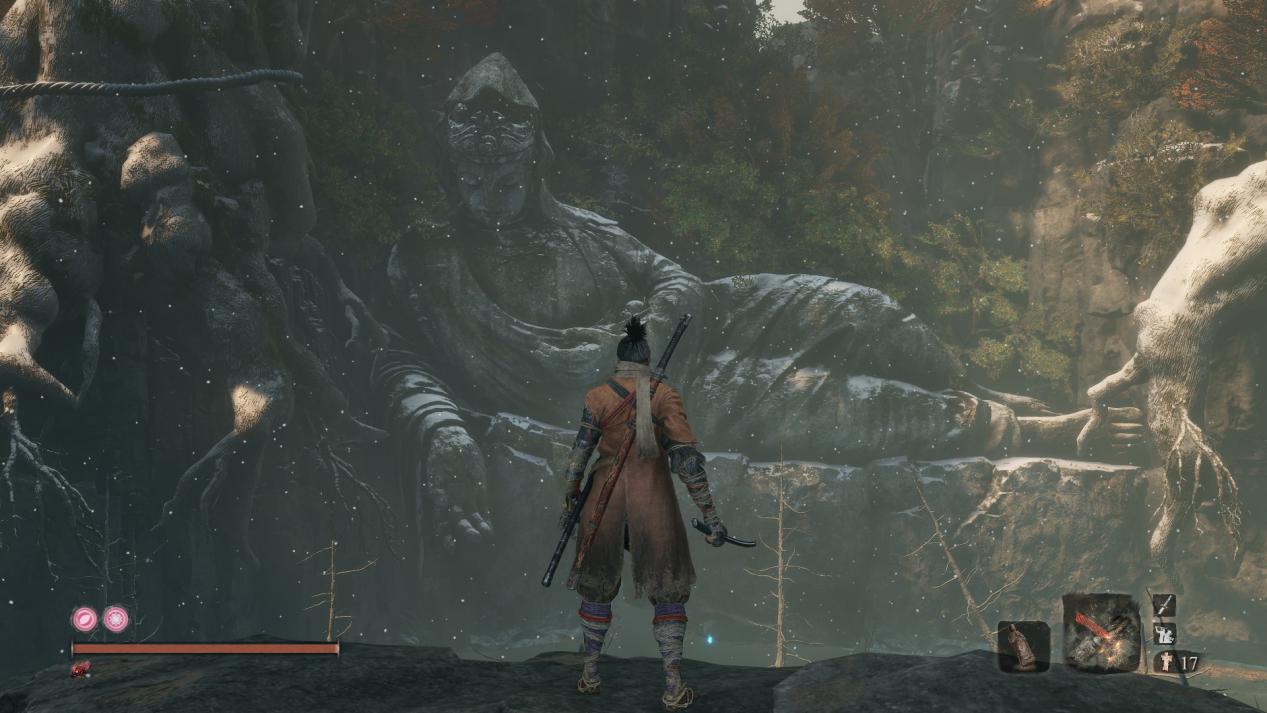Activate the Flame Vent prosthetic tool slot
Image resolution: width=1267 pixels, height=713 pixels.
tap(1101, 632)
